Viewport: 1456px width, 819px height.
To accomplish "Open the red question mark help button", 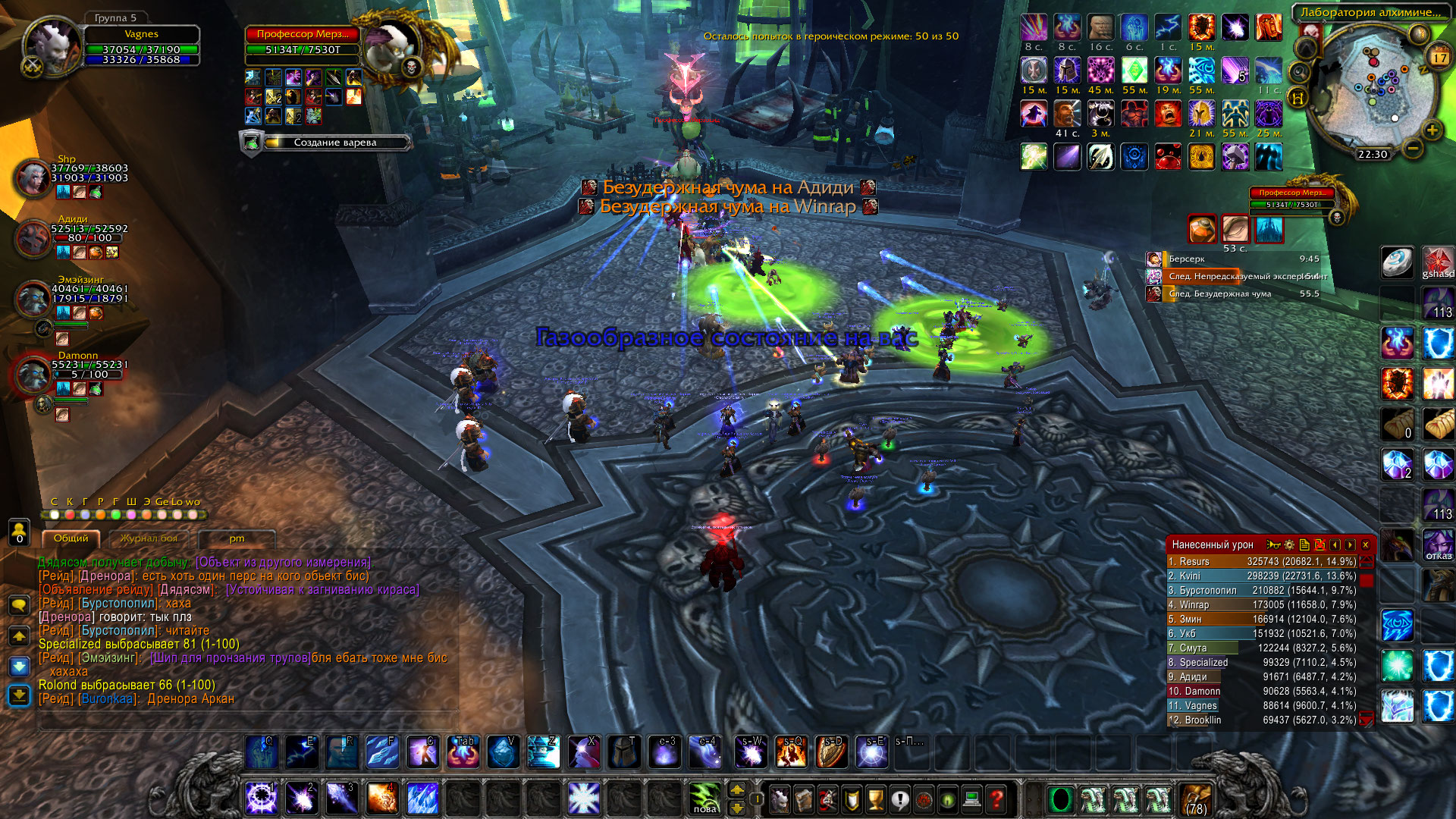I will point(996,799).
